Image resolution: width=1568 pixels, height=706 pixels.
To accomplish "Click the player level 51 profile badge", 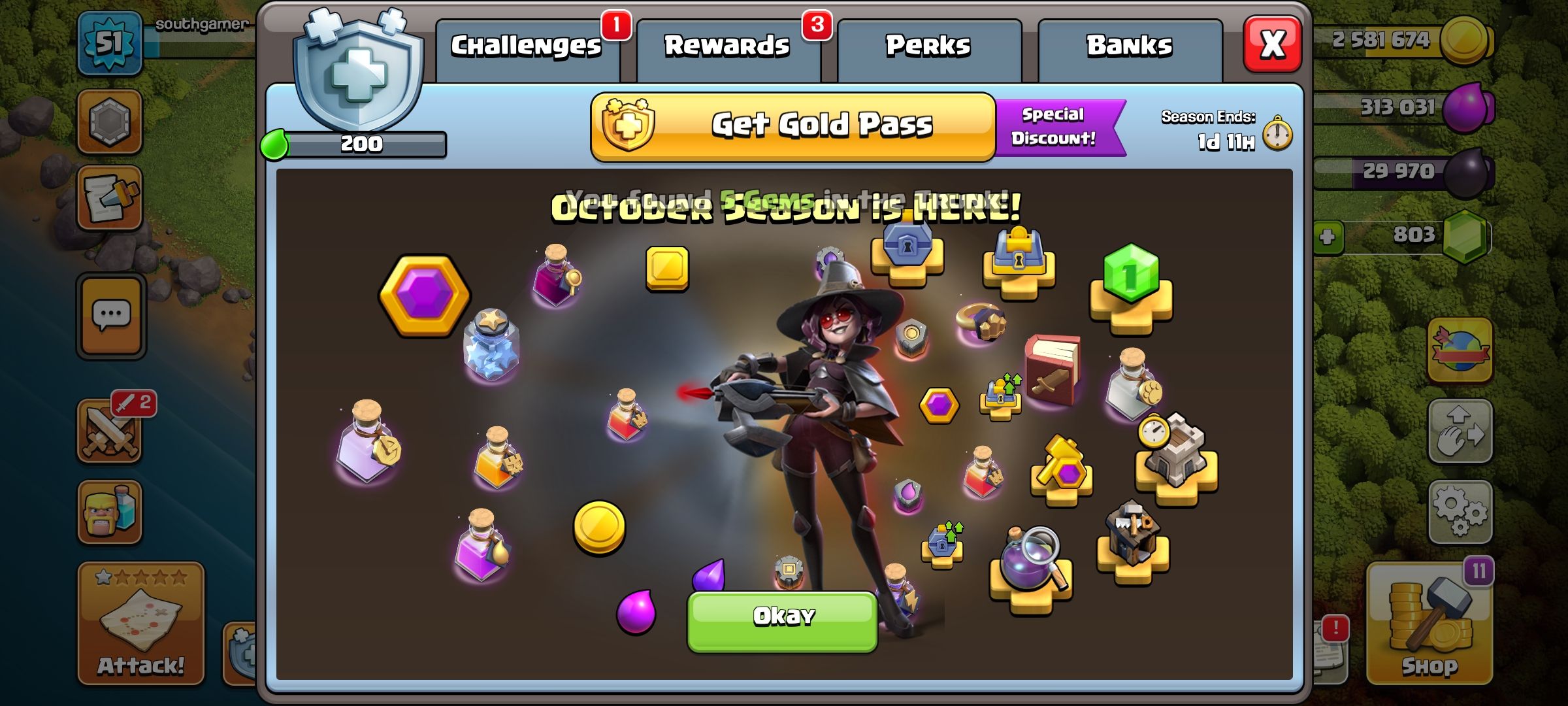I will point(110,44).
